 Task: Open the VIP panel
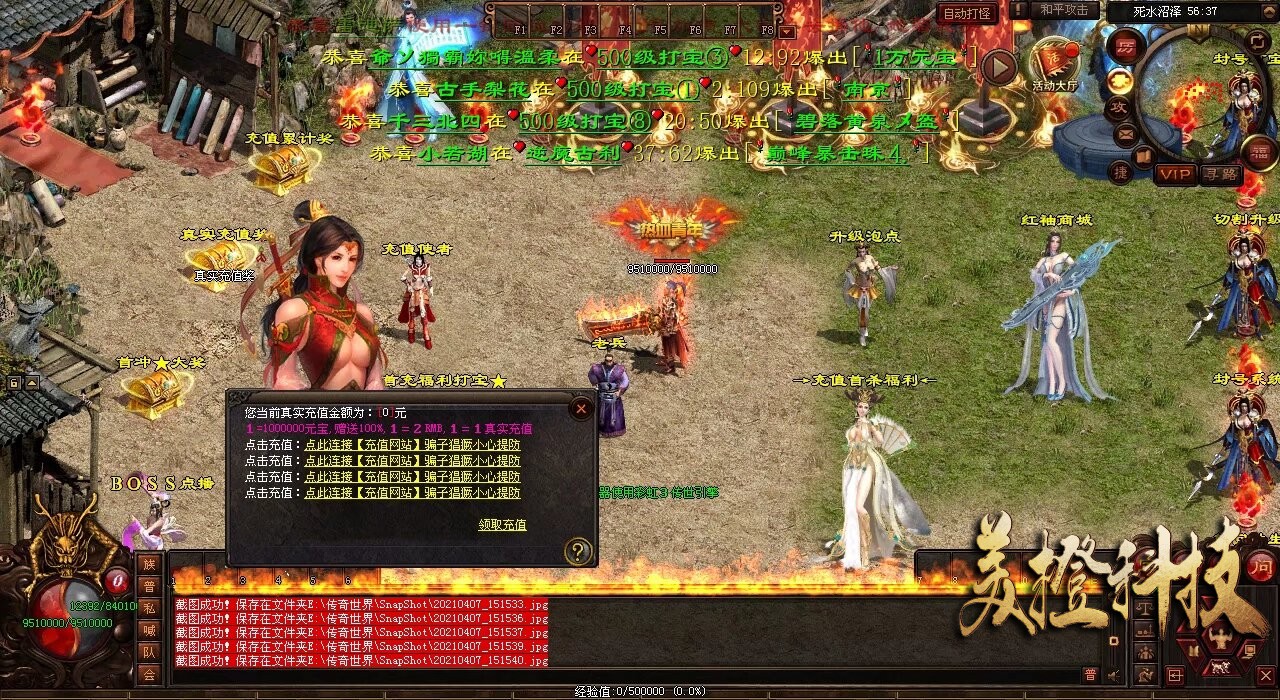pyautogui.click(x=1174, y=174)
